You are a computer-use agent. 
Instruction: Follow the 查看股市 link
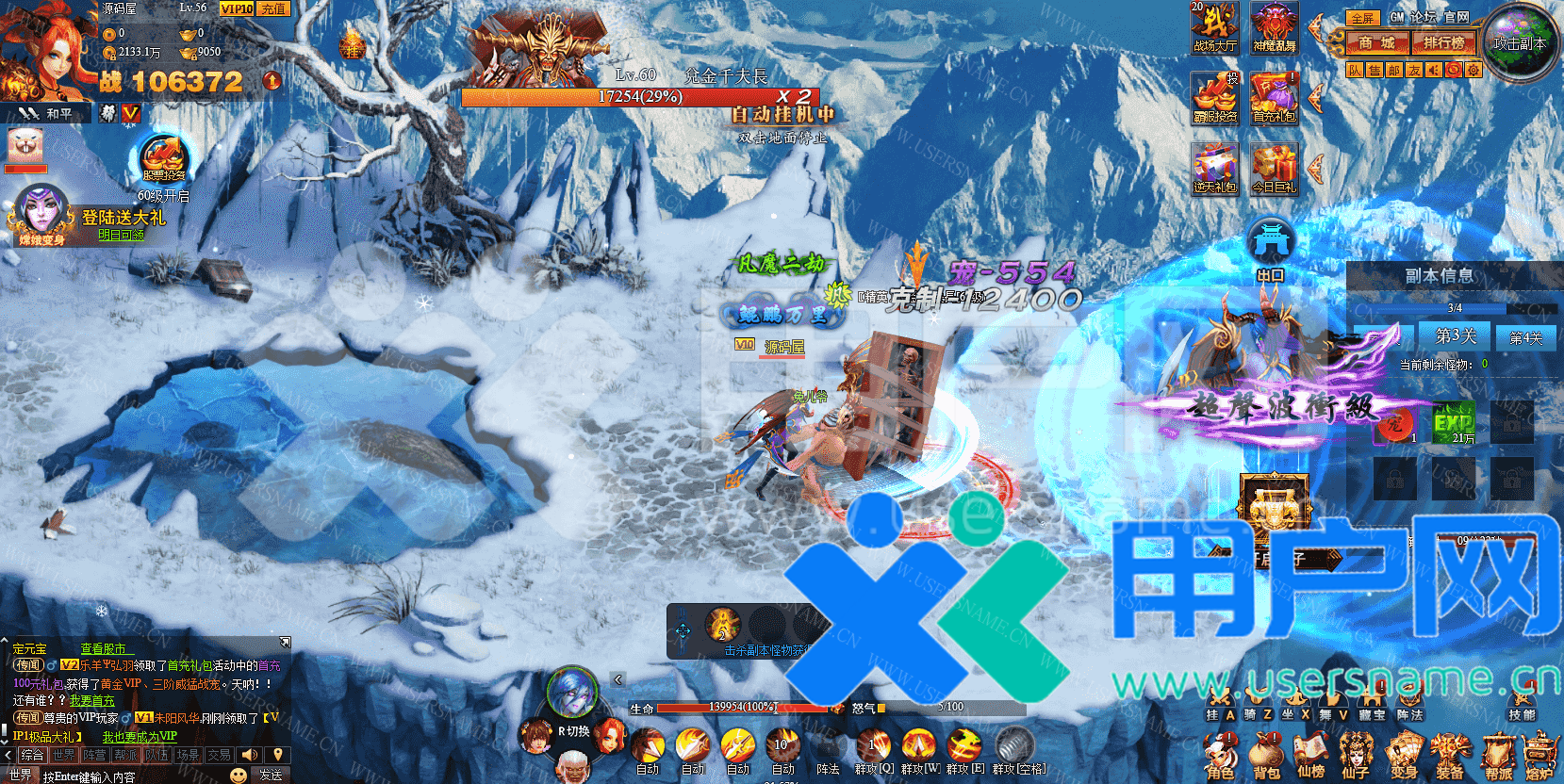pyautogui.click(x=107, y=648)
